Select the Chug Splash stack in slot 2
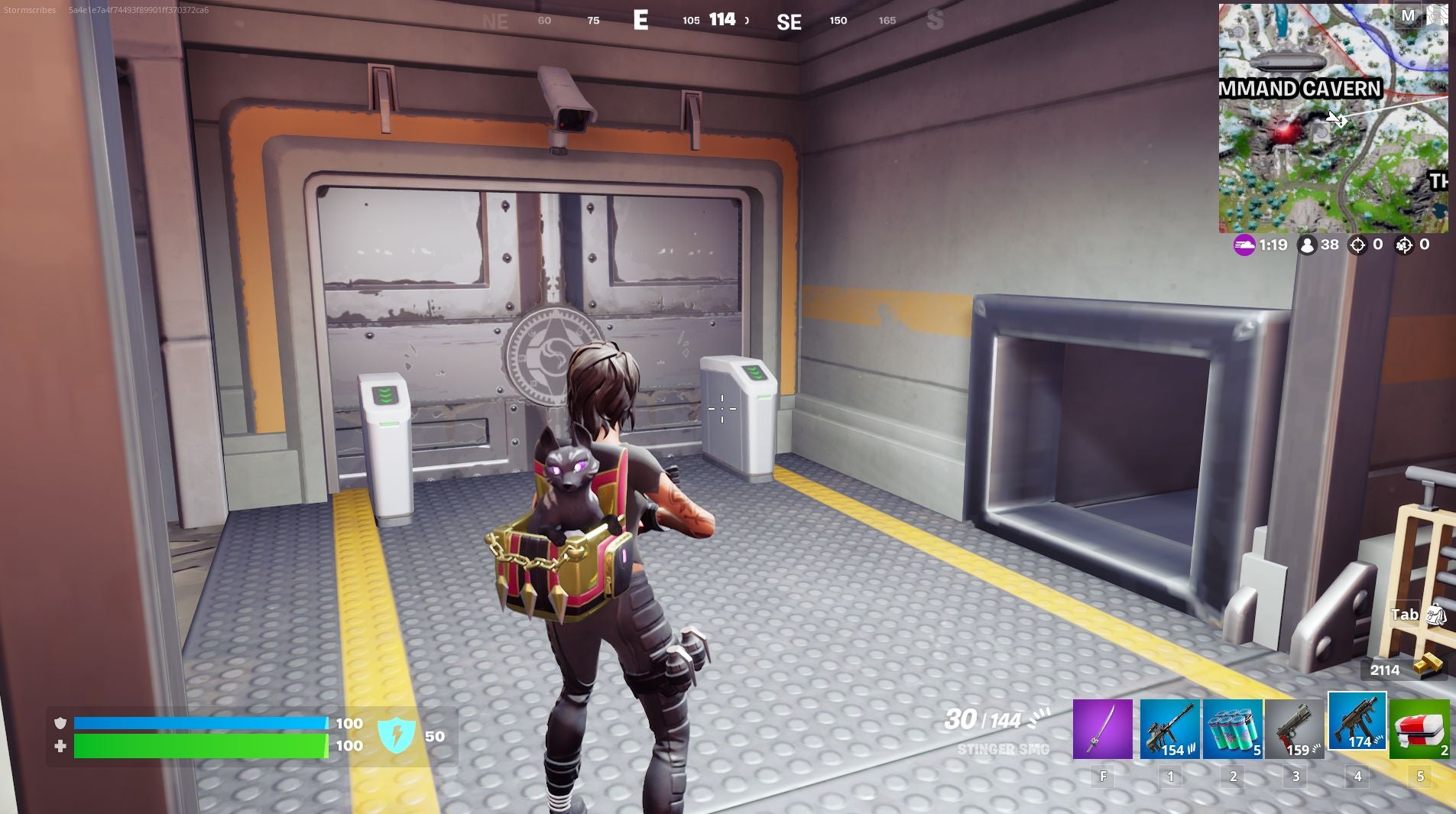1456x814 pixels. coord(1233,728)
